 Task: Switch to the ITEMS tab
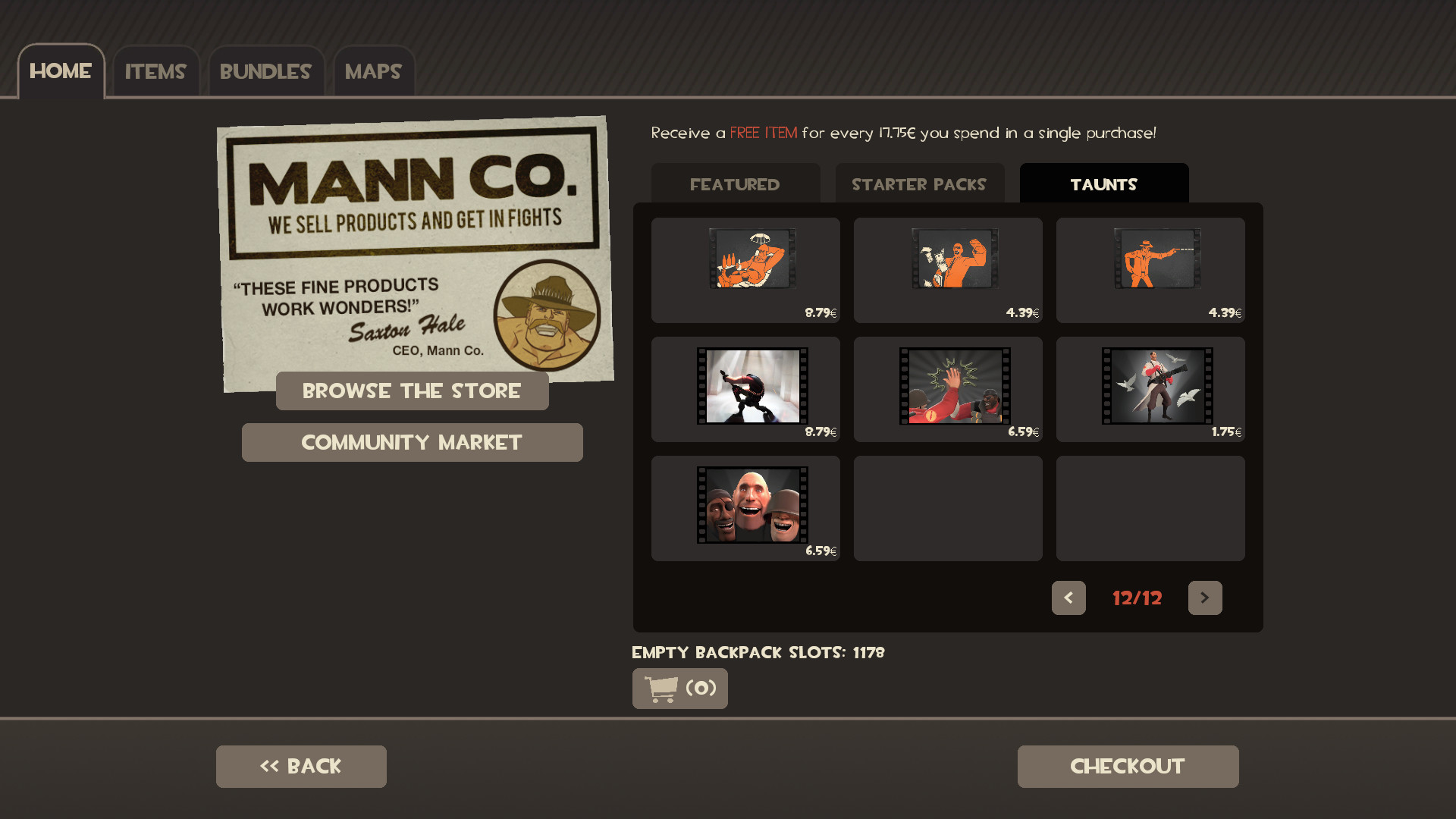[155, 71]
